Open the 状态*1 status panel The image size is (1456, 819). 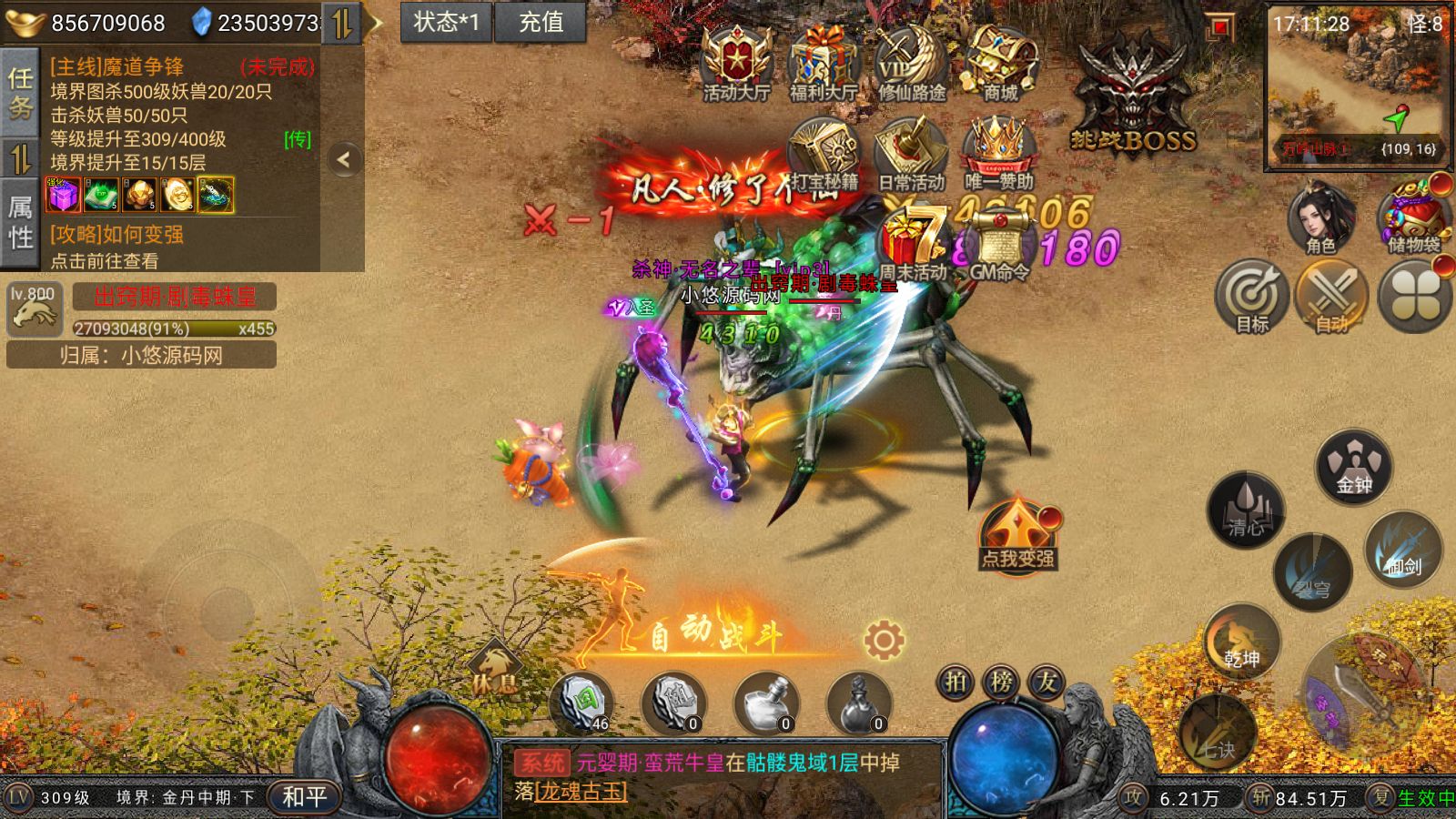click(446, 22)
